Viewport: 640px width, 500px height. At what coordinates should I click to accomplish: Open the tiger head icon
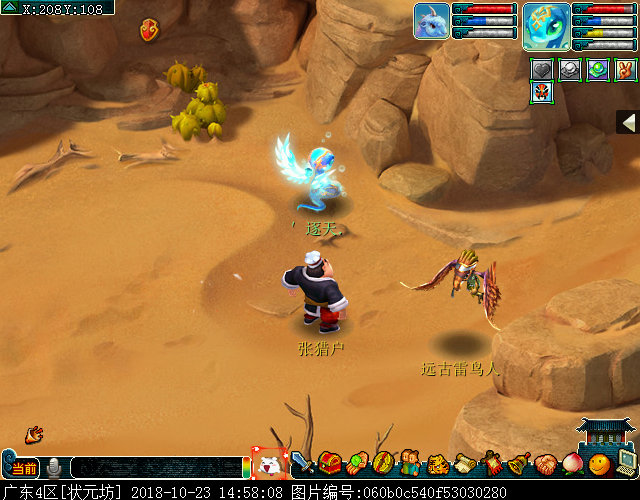click(437, 464)
